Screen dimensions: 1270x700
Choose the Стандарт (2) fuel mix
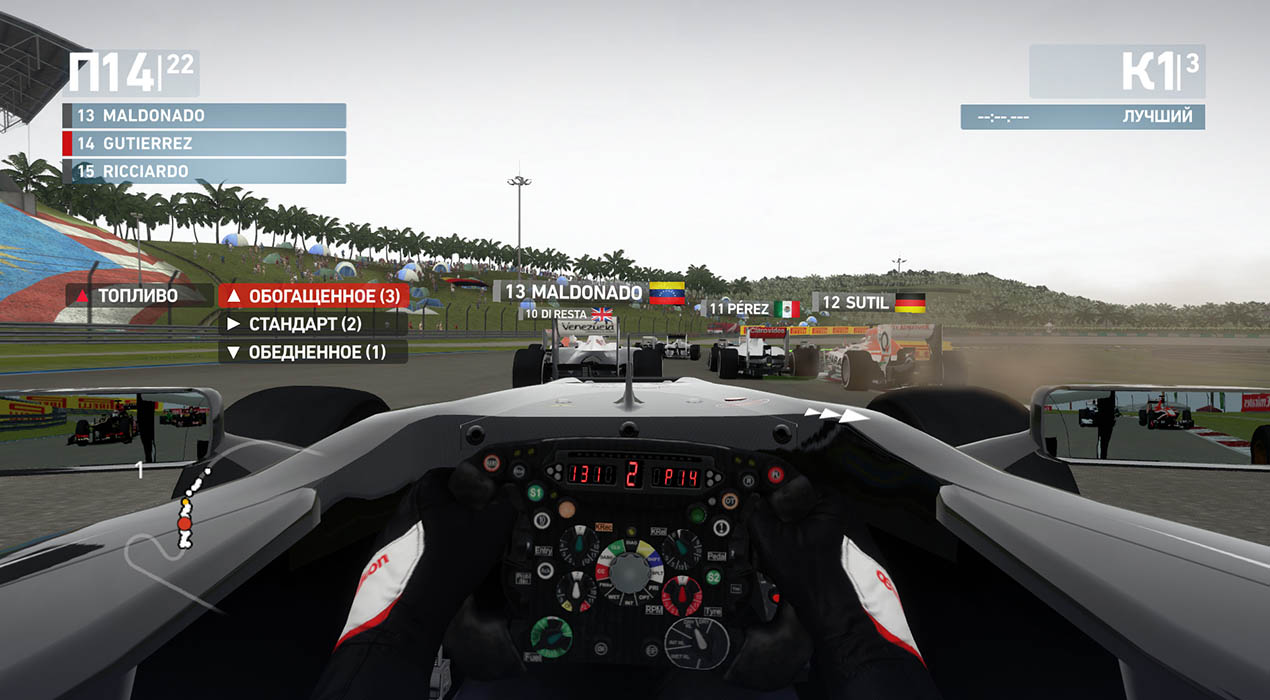click(313, 324)
